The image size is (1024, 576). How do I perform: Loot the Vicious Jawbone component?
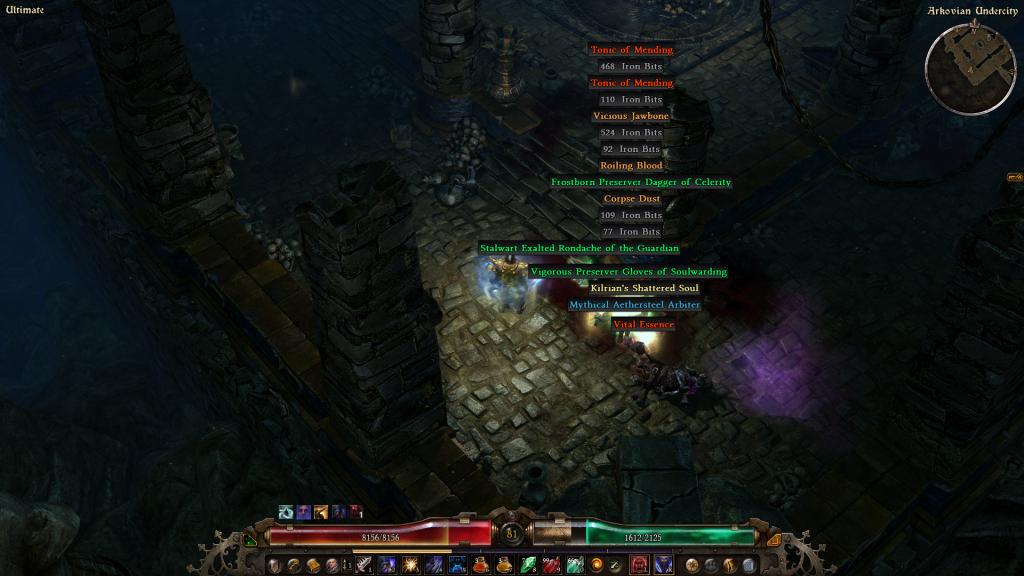pyautogui.click(x=631, y=116)
